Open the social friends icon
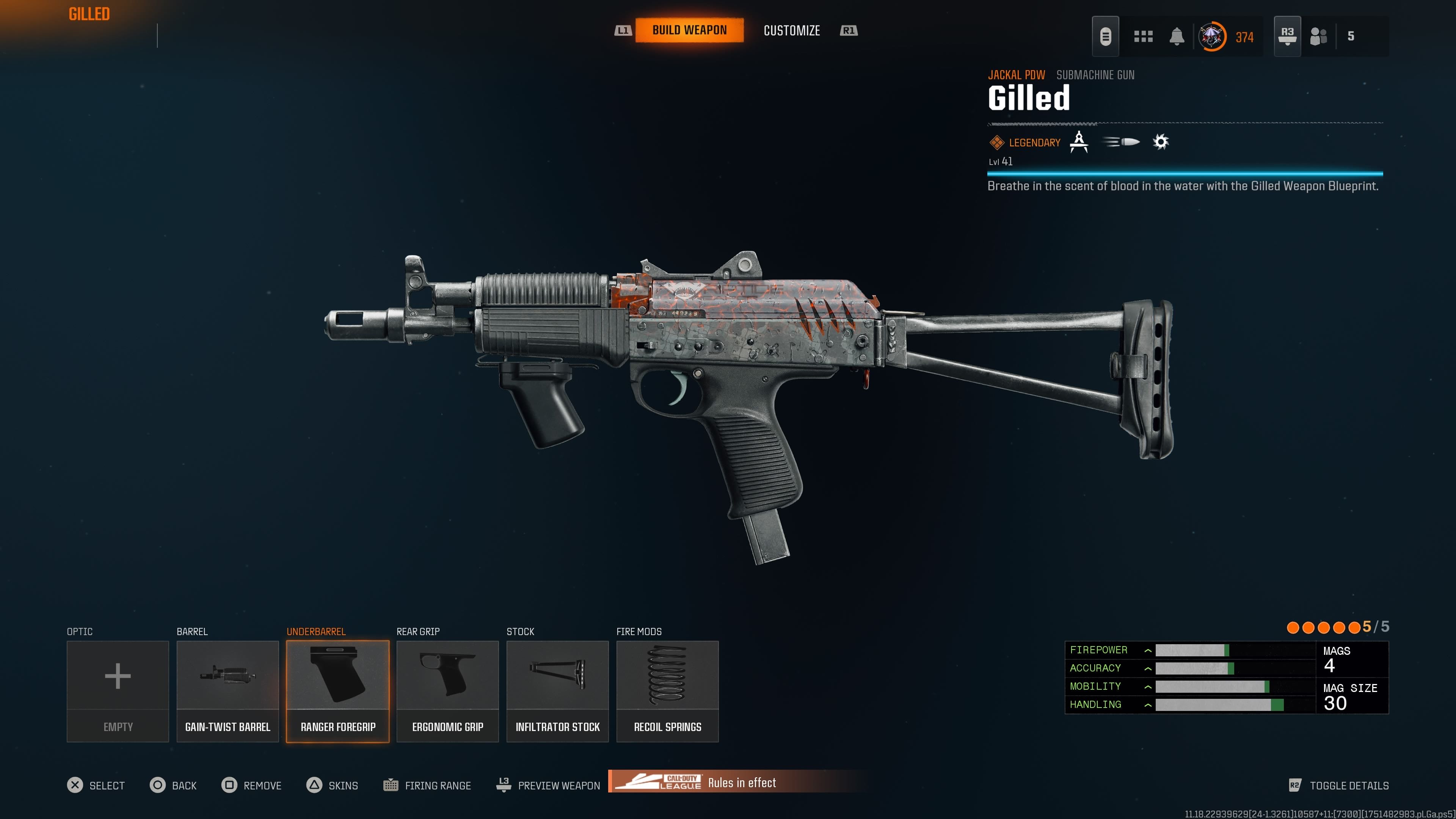 [x=1318, y=37]
